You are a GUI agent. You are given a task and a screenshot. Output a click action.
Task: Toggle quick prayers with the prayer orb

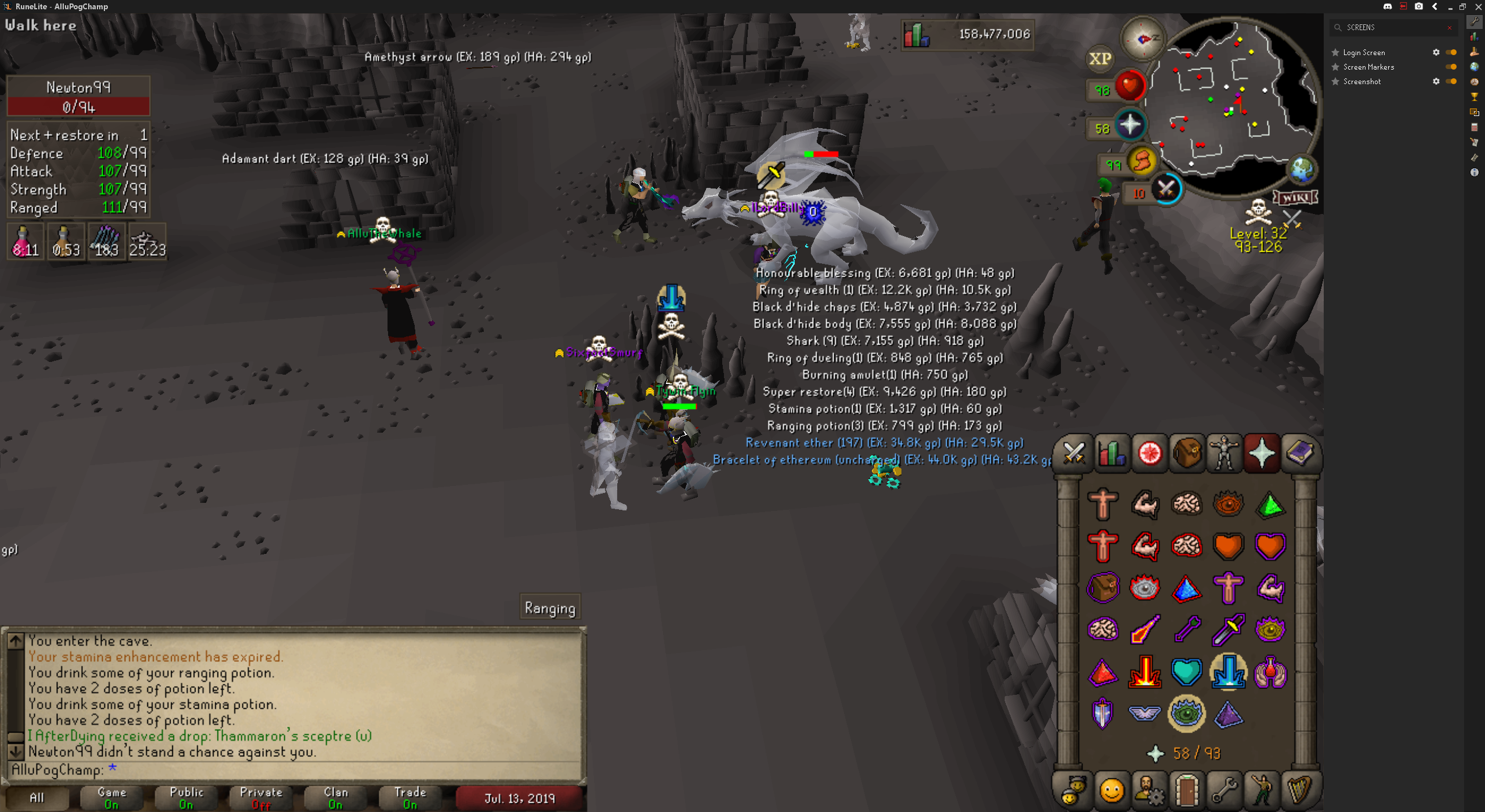click(x=1129, y=126)
